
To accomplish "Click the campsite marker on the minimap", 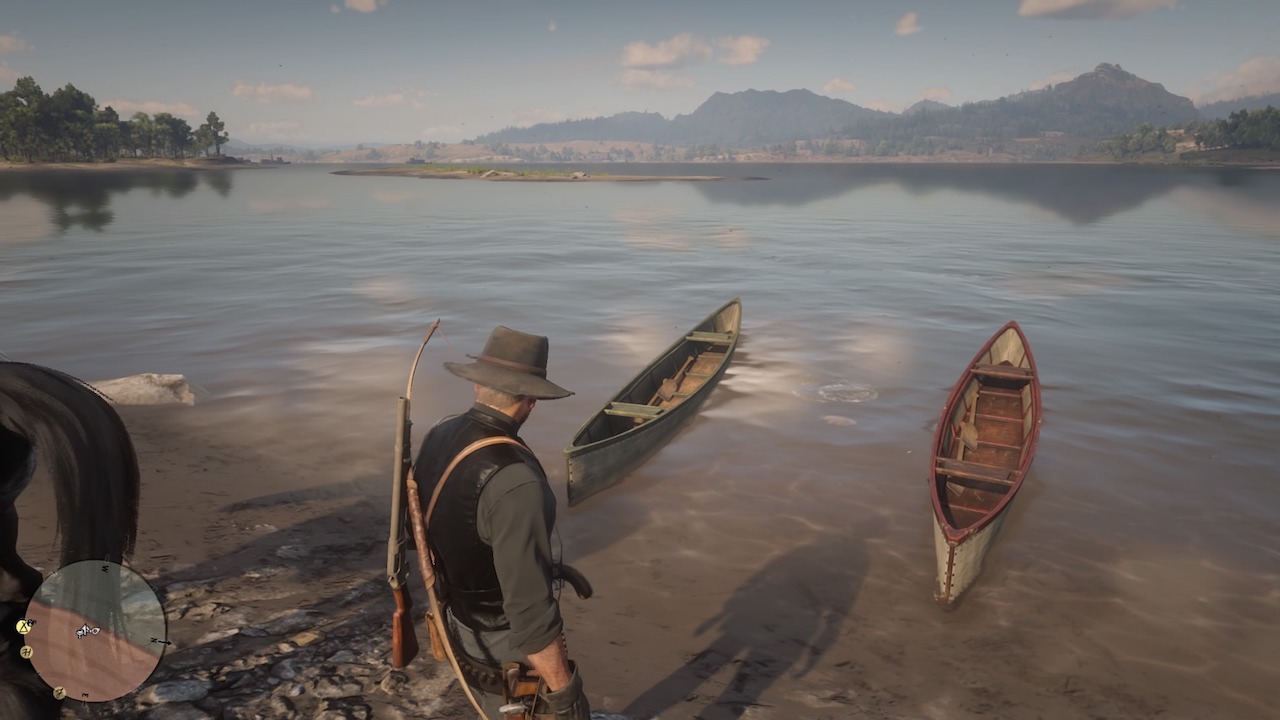I will 22,628.
